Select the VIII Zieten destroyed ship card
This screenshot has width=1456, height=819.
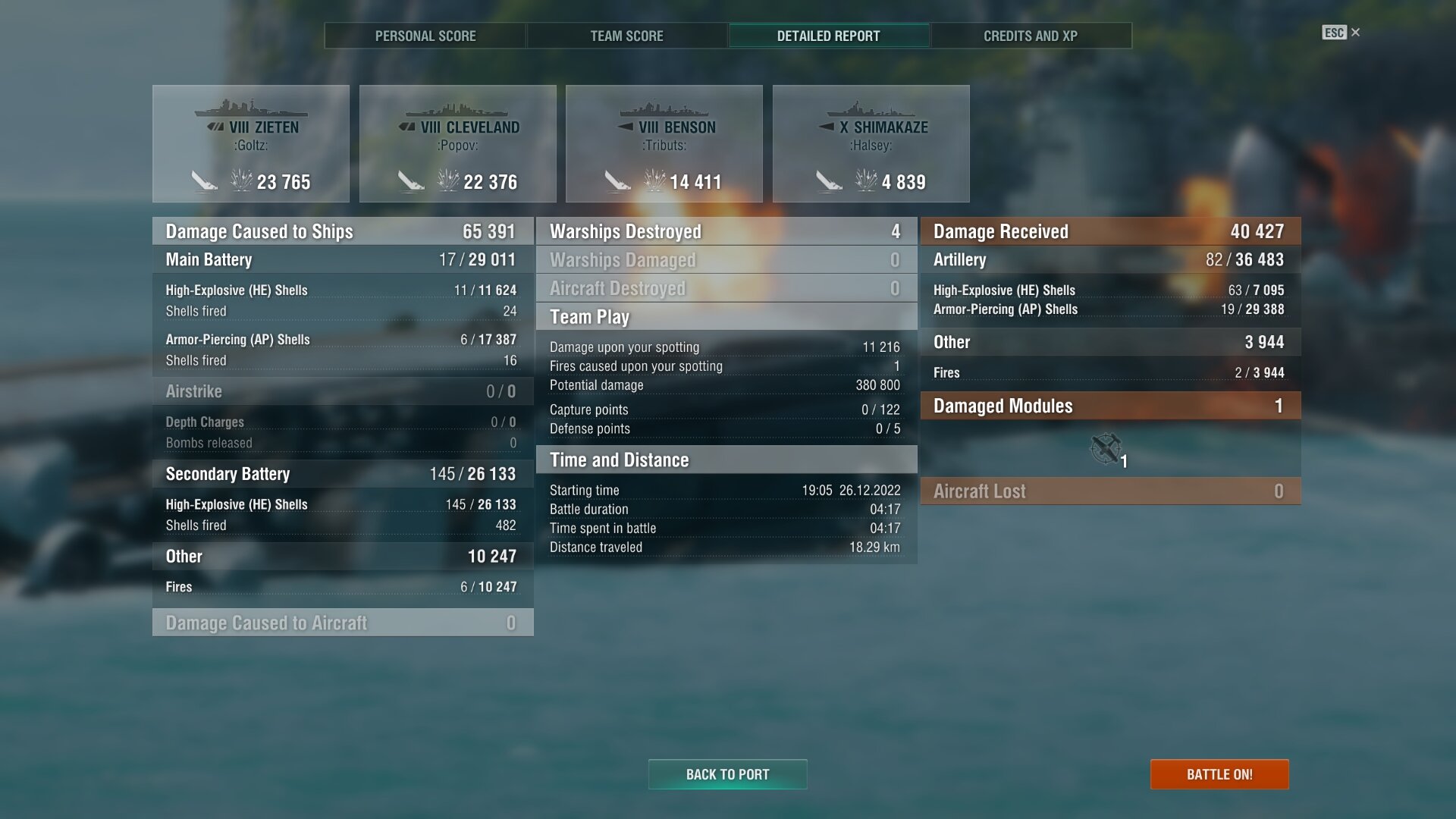(251, 143)
